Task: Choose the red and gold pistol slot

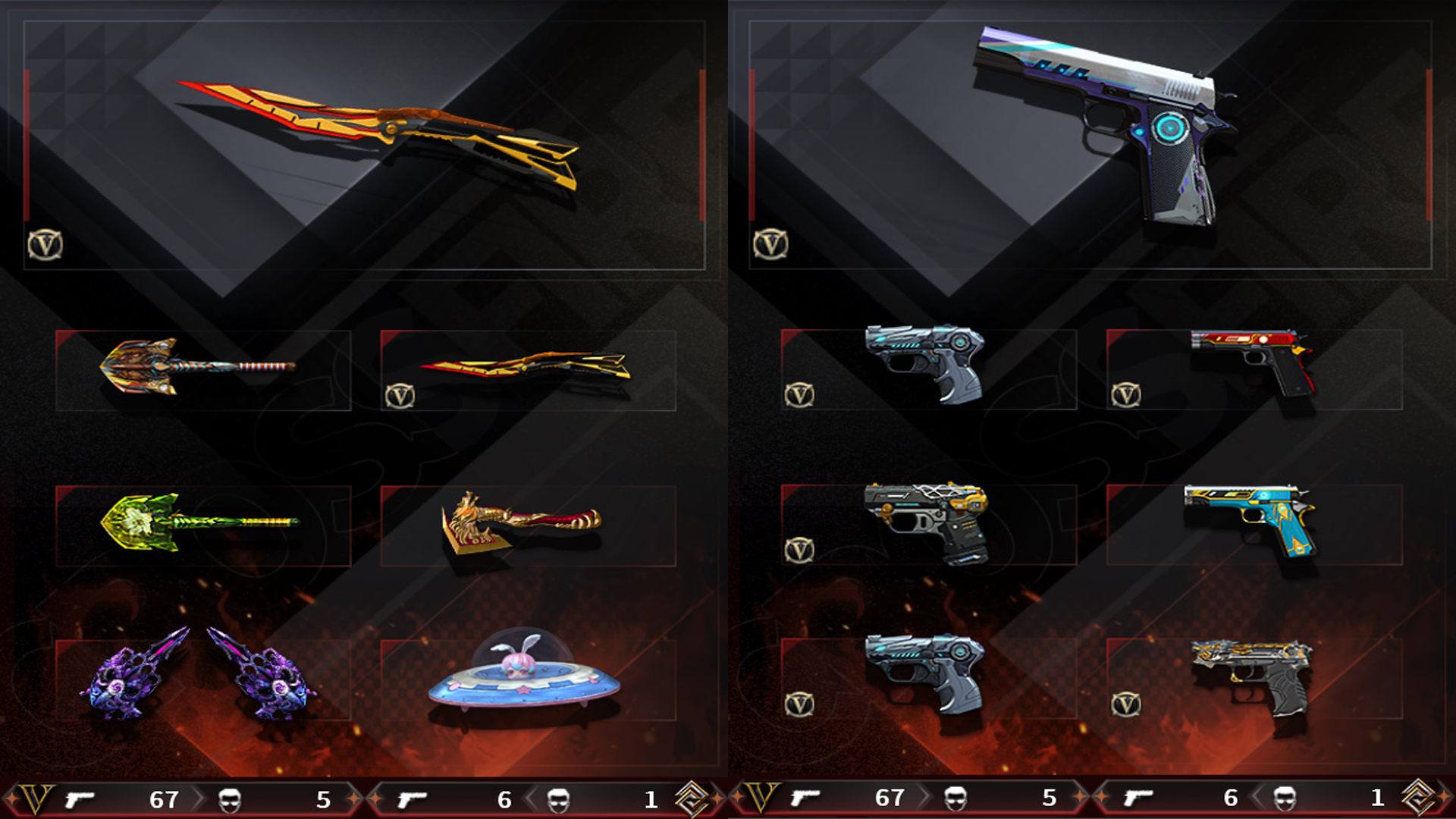Action: pos(1254,370)
